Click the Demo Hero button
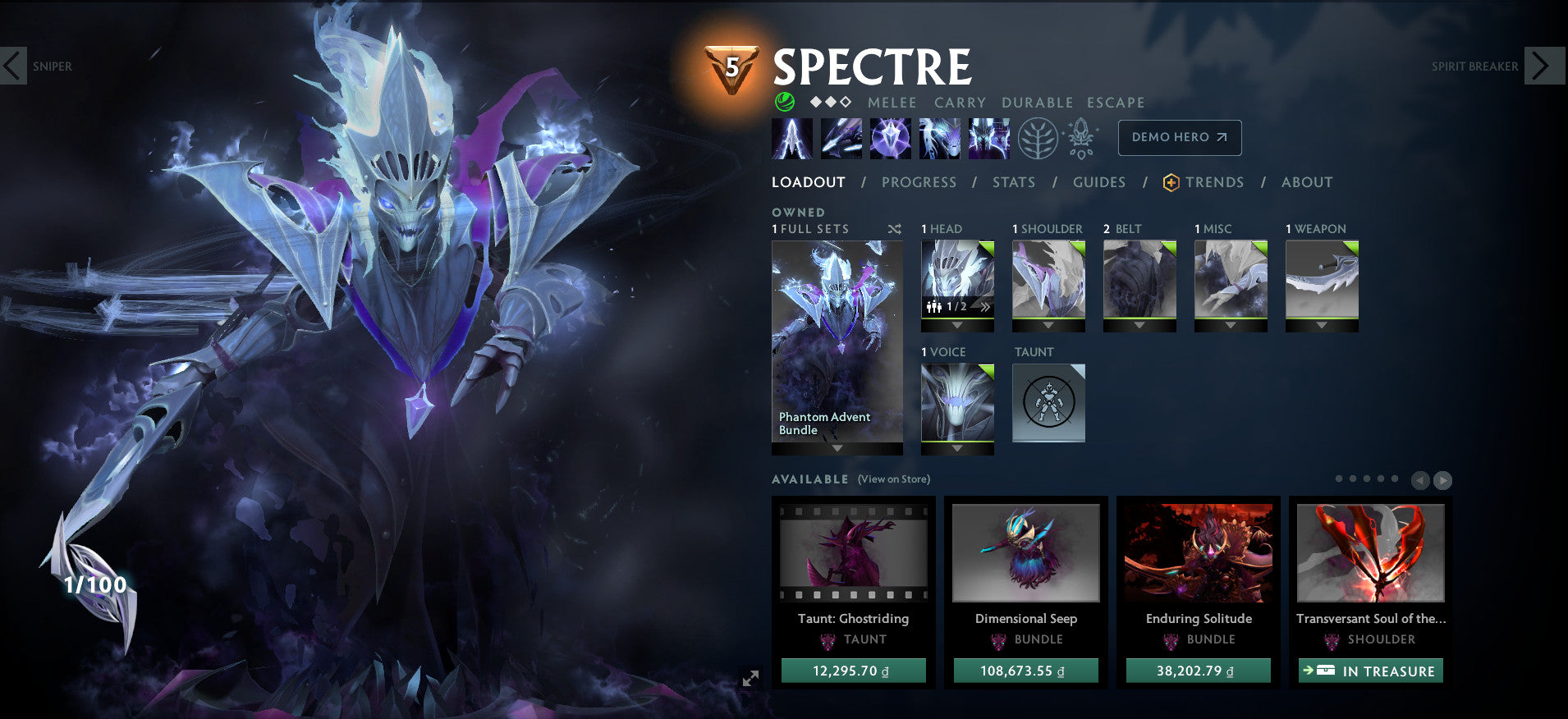 [x=1180, y=137]
